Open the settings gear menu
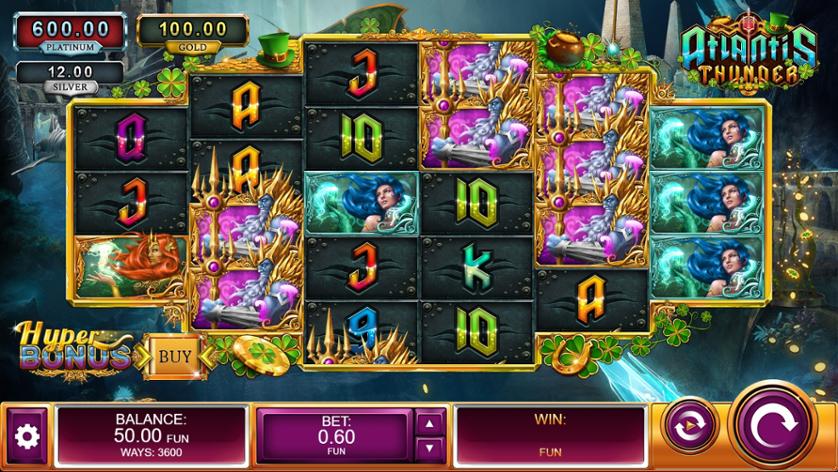This screenshot has height=472, width=838. point(27,436)
